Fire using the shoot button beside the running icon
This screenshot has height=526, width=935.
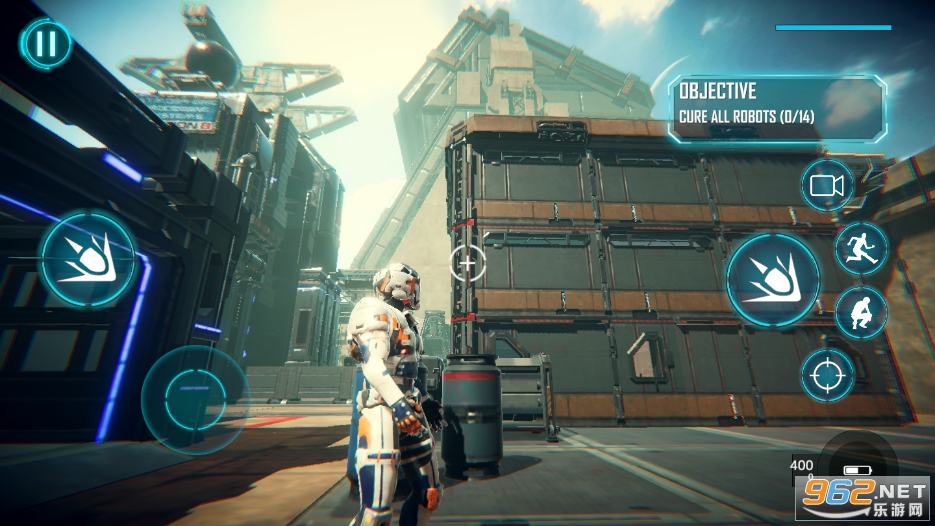pyautogui.click(x=773, y=279)
